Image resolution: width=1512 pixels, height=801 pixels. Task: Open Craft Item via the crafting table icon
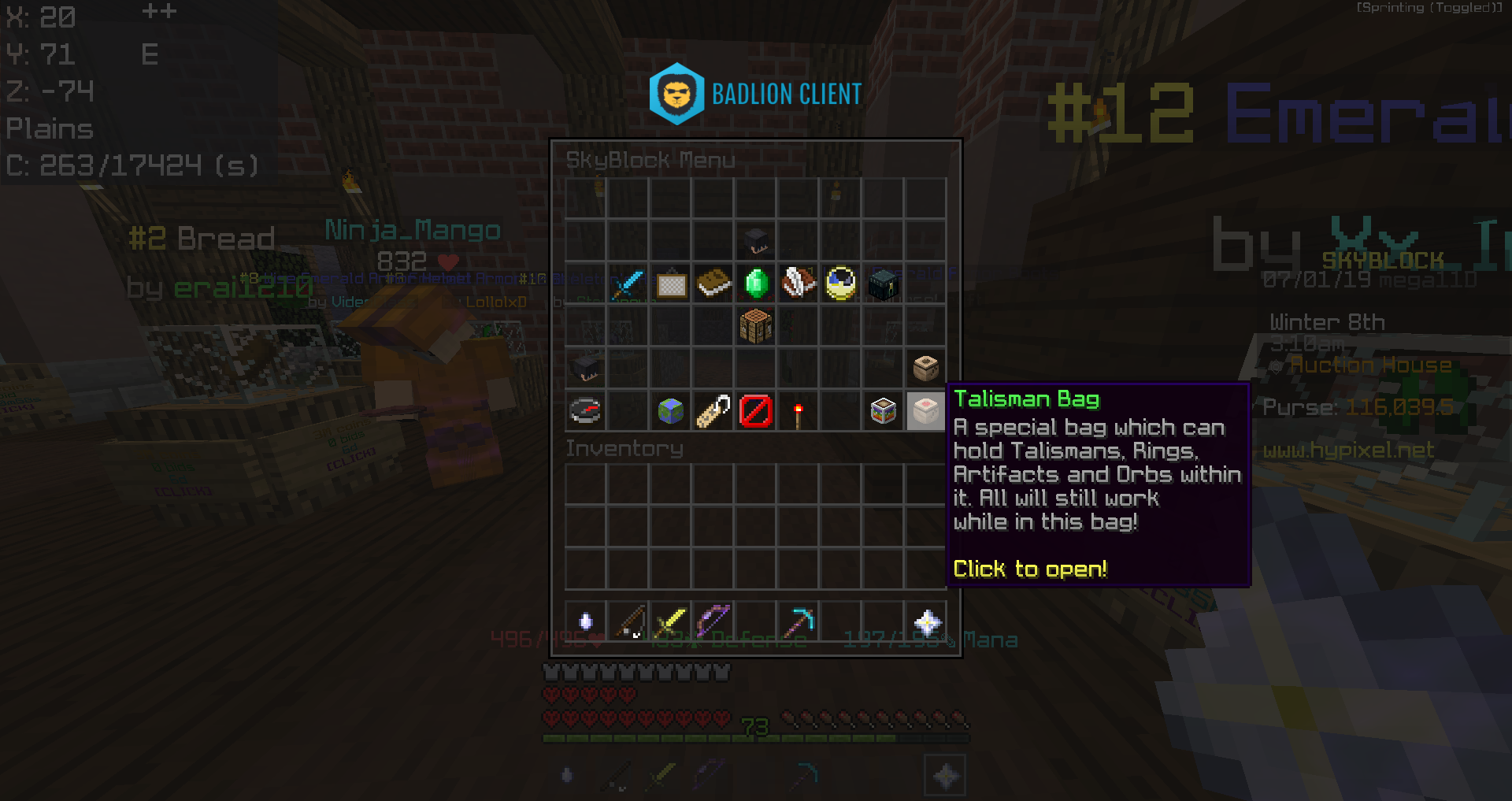tap(756, 327)
